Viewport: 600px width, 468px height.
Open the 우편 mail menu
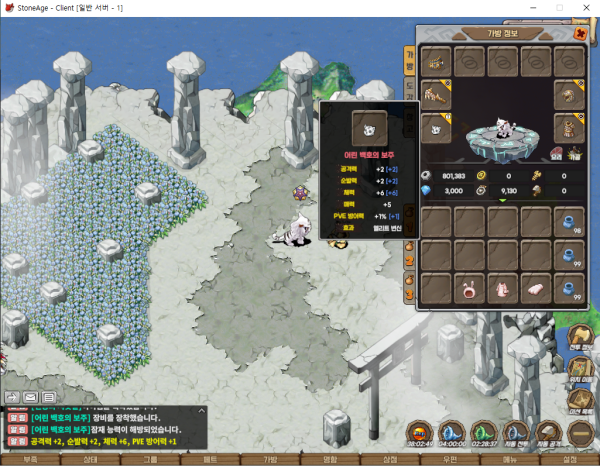(x=450, y=460)
